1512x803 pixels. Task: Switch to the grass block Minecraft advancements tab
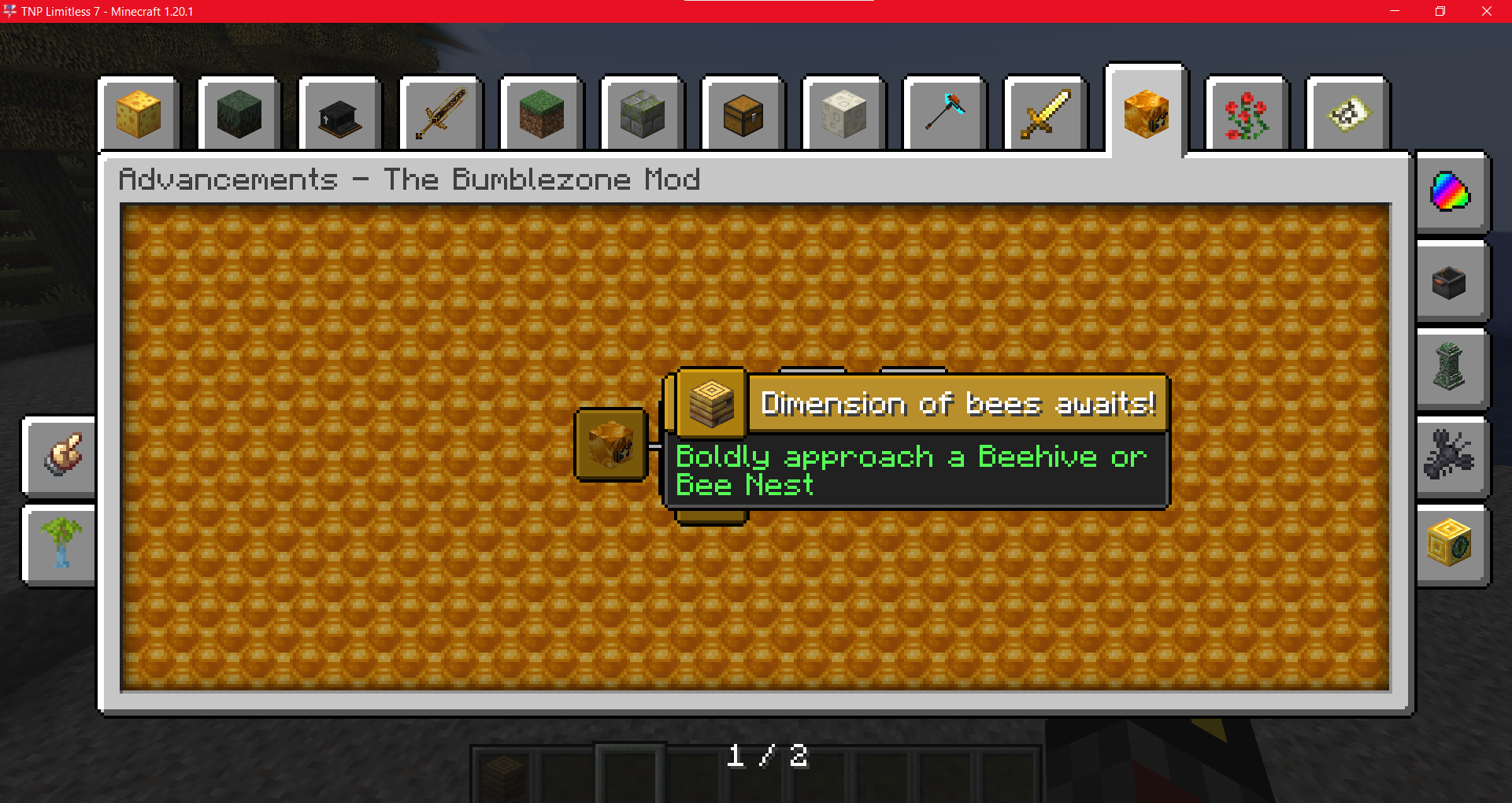(x=541, y=114)
